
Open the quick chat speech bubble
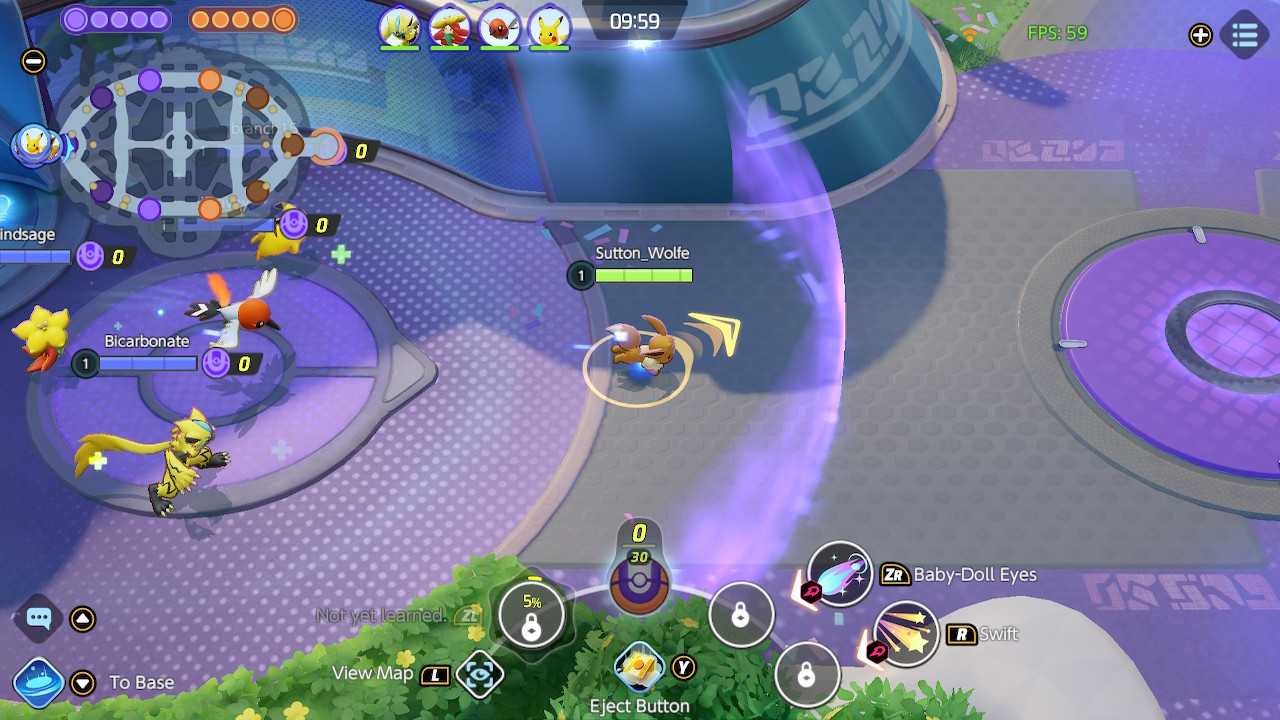(39, 618)
